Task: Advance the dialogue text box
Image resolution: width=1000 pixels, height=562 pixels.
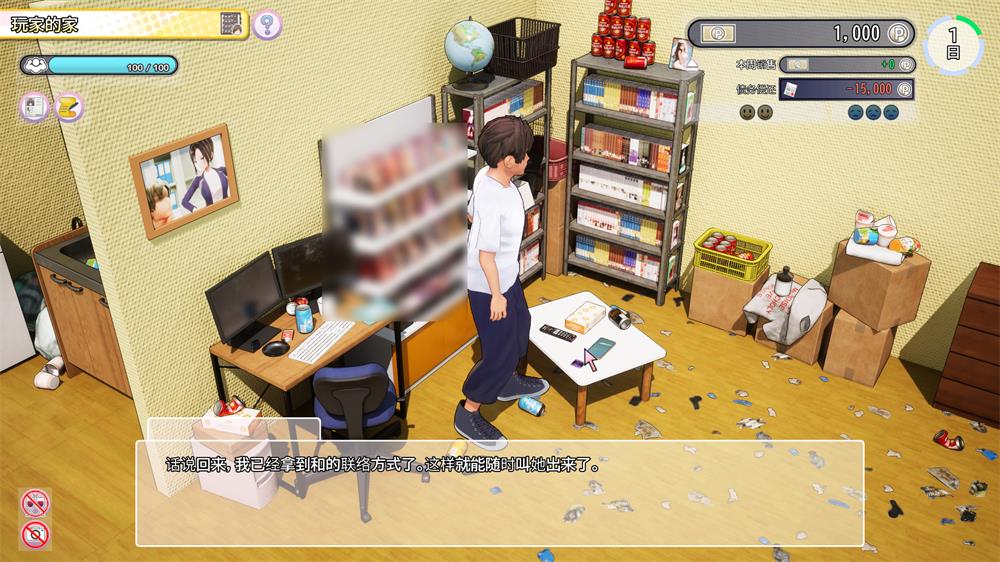Action: (x=499, y=492)
